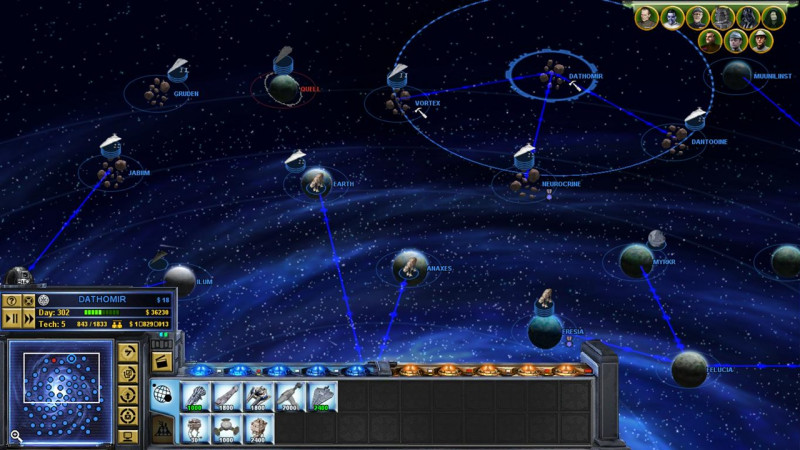
Task: Select the Darth Vader hero portrait
Action: 748,17
